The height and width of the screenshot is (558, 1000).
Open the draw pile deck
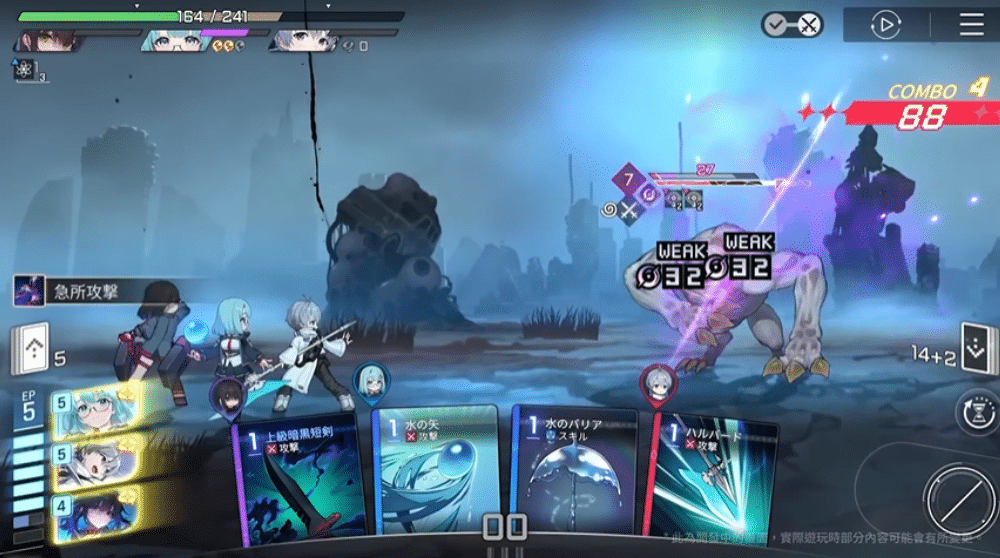[x=28, y=350]
